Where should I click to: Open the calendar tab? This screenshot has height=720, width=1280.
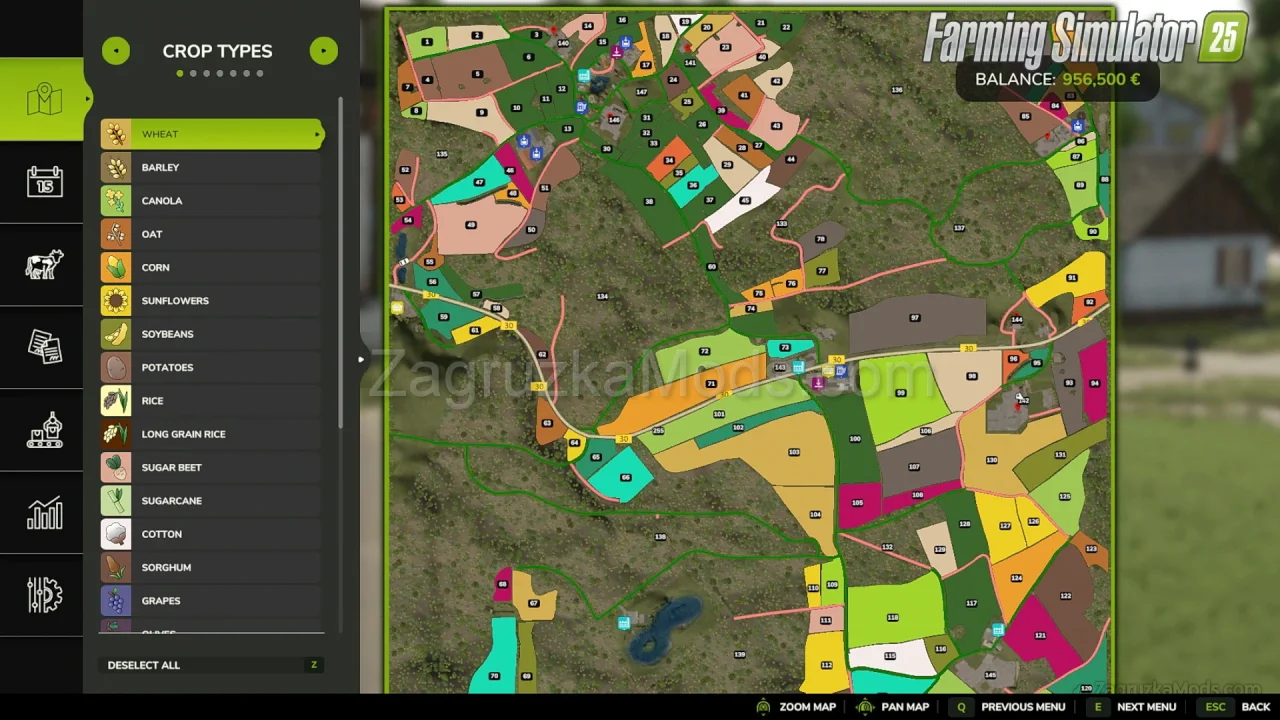[44, 182]
